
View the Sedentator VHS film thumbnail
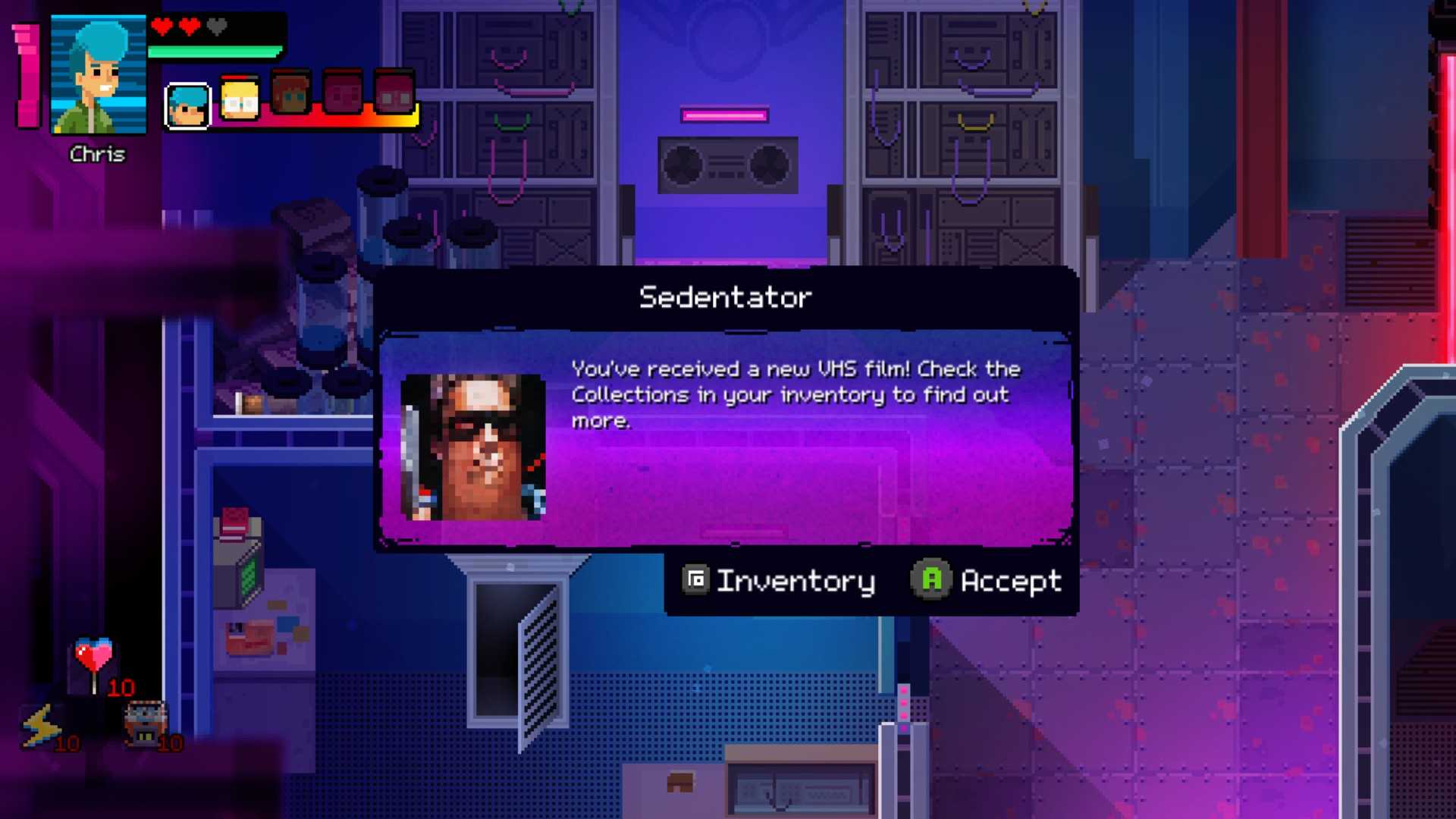472,447
